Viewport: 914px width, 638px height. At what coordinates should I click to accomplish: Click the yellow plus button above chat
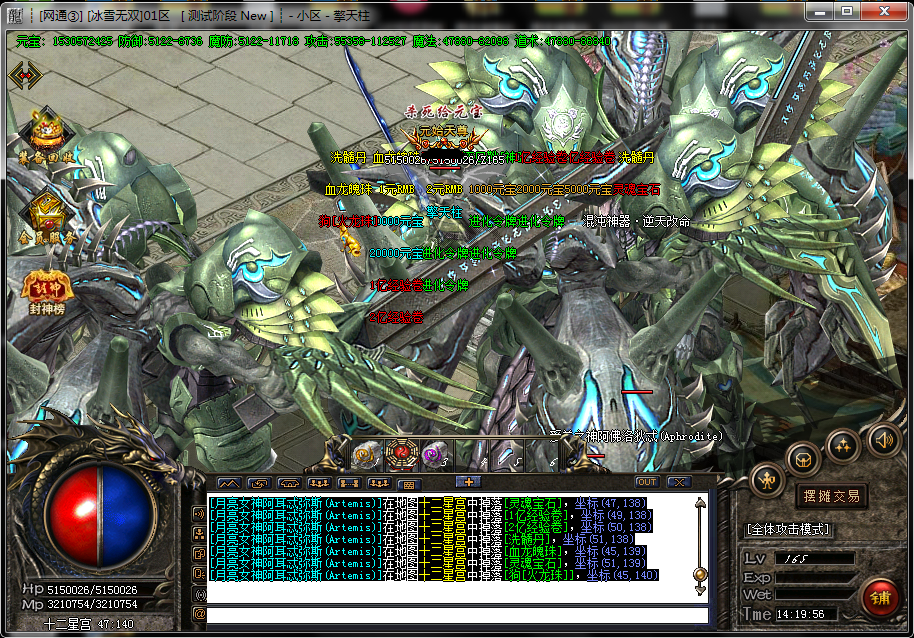tap(468, 482)
